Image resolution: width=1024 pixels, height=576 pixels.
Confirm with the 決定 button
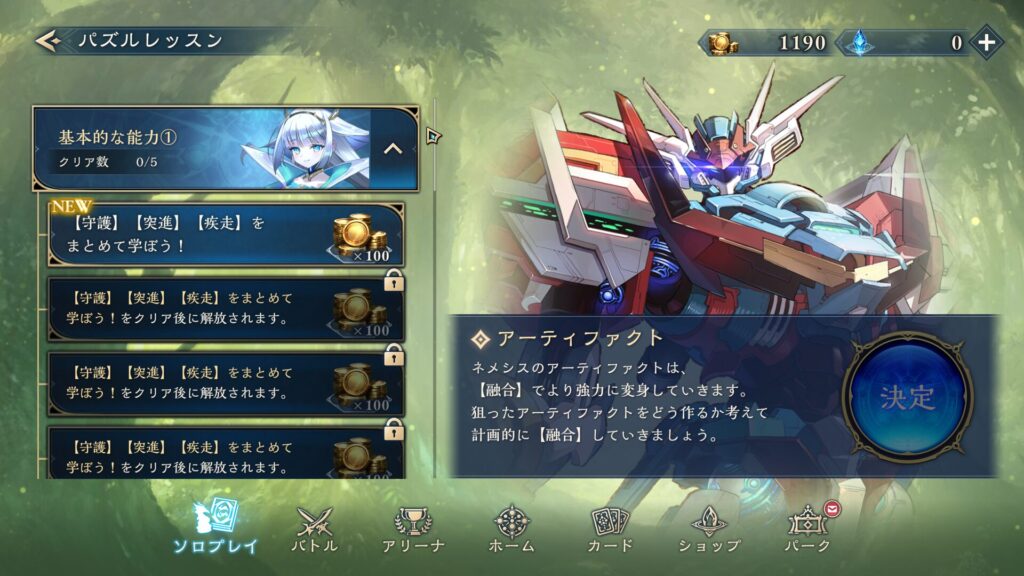[x=907, y=397]
